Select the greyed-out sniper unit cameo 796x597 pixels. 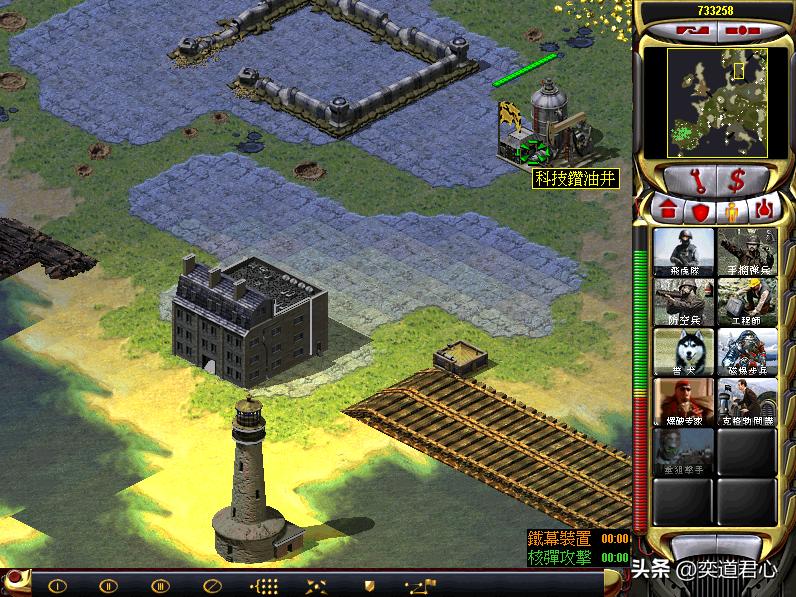(684, 453)
